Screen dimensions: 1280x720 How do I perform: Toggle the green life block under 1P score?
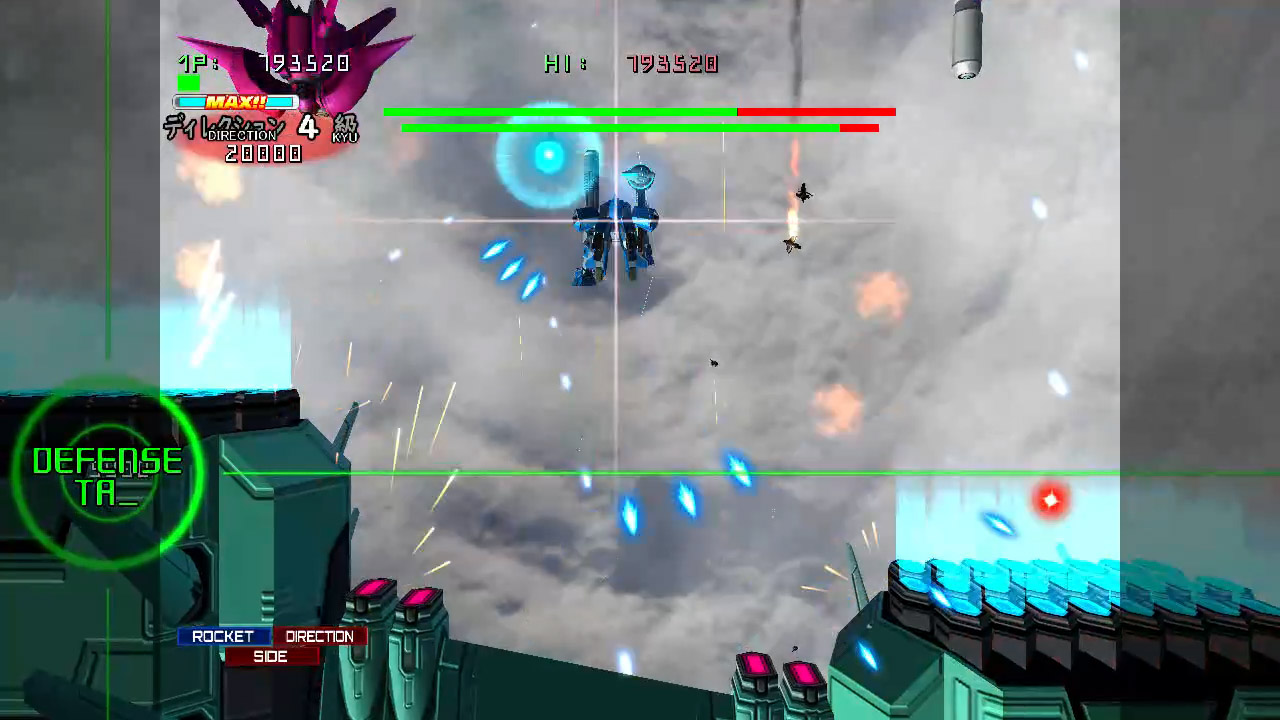(186, 85)
